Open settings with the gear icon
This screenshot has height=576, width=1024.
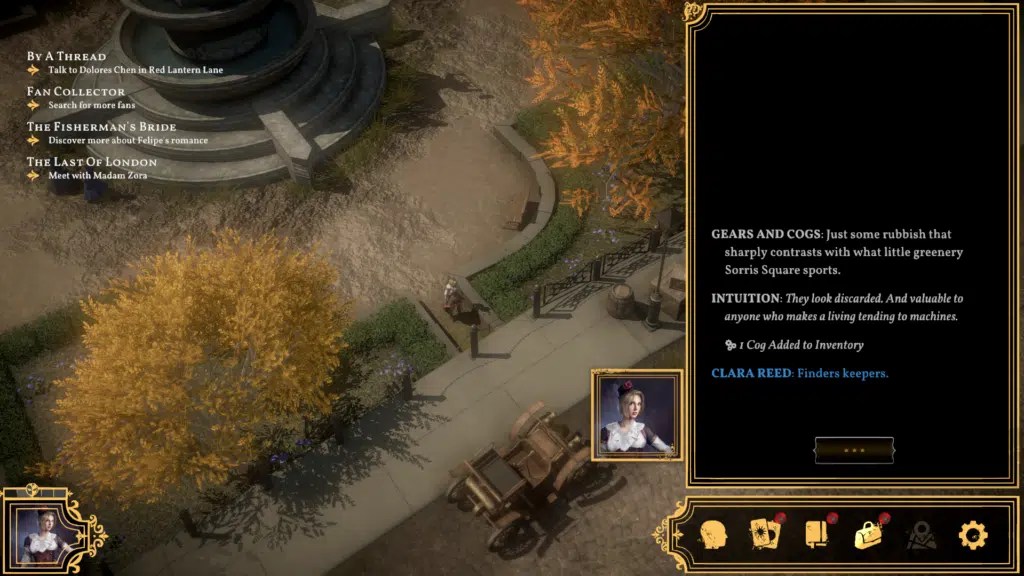(972, 535)
